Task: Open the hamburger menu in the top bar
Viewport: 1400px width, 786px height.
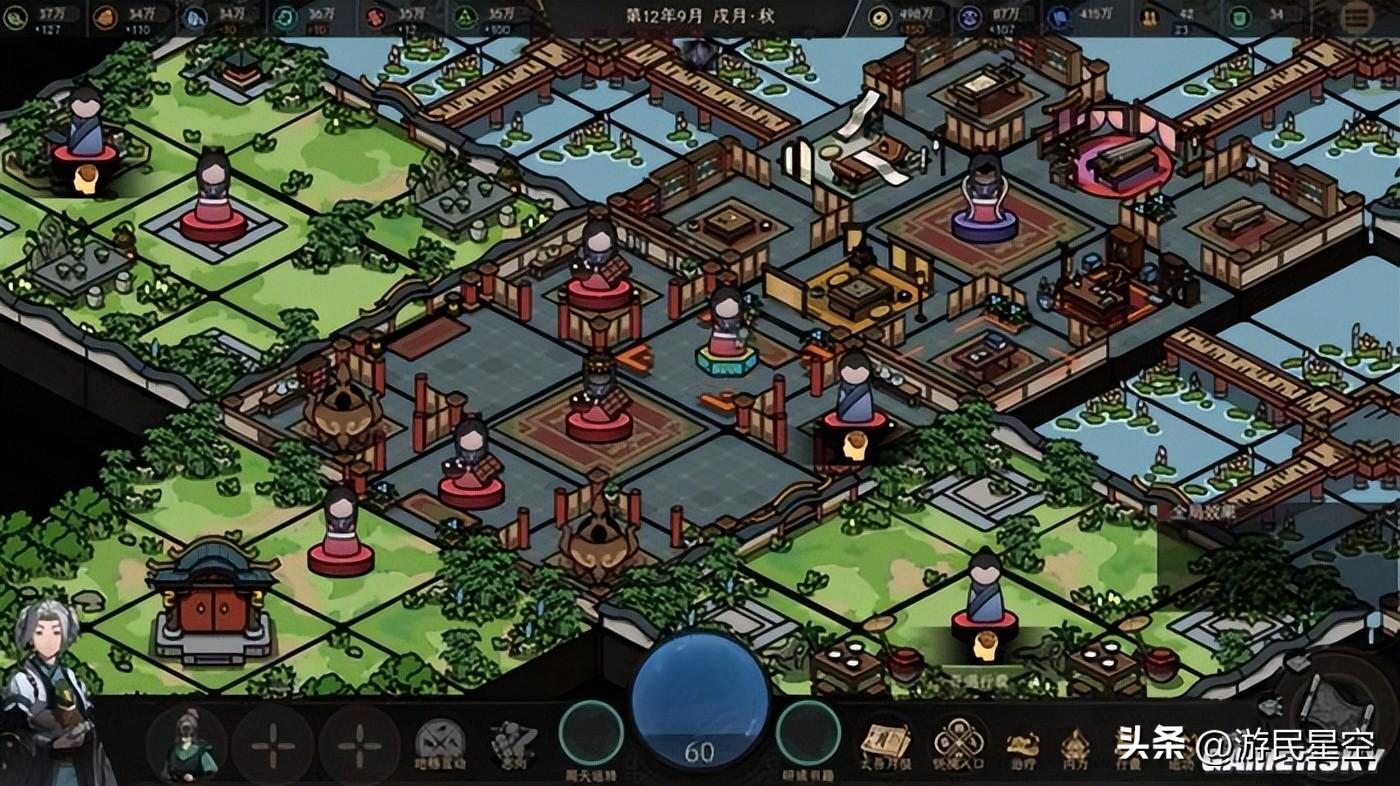Action: [1358, 17]
